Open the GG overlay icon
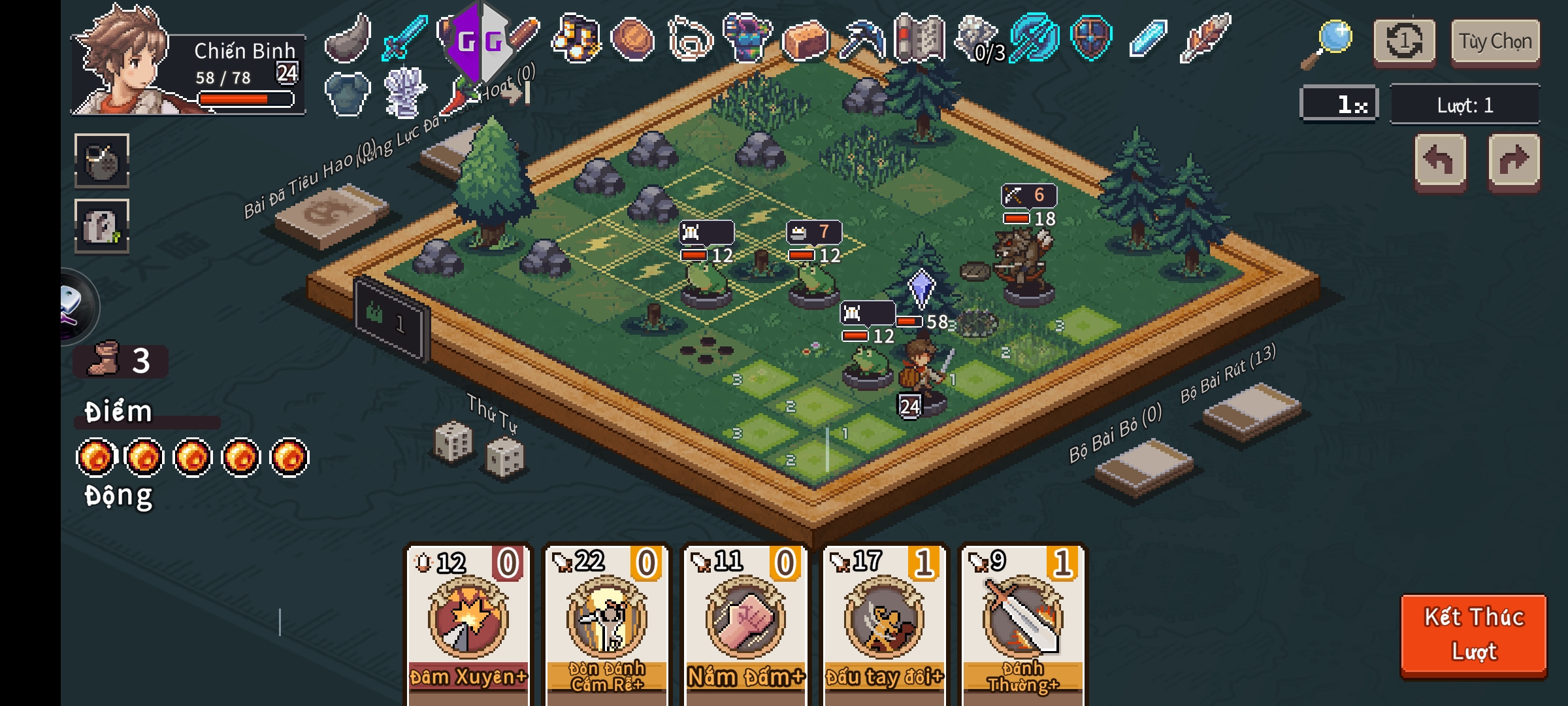 point(480,42)
